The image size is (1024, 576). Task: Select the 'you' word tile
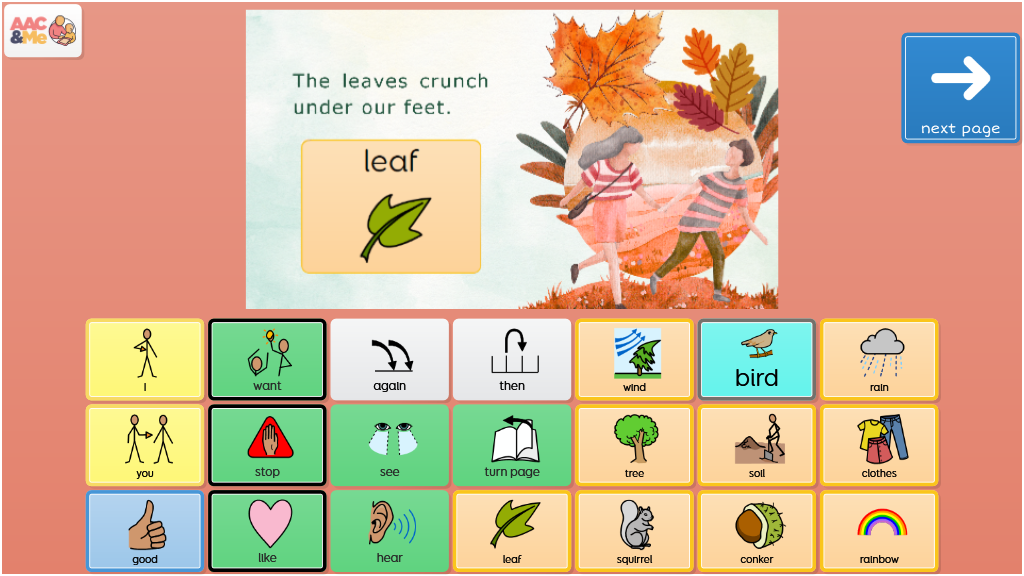click(145, 445)
